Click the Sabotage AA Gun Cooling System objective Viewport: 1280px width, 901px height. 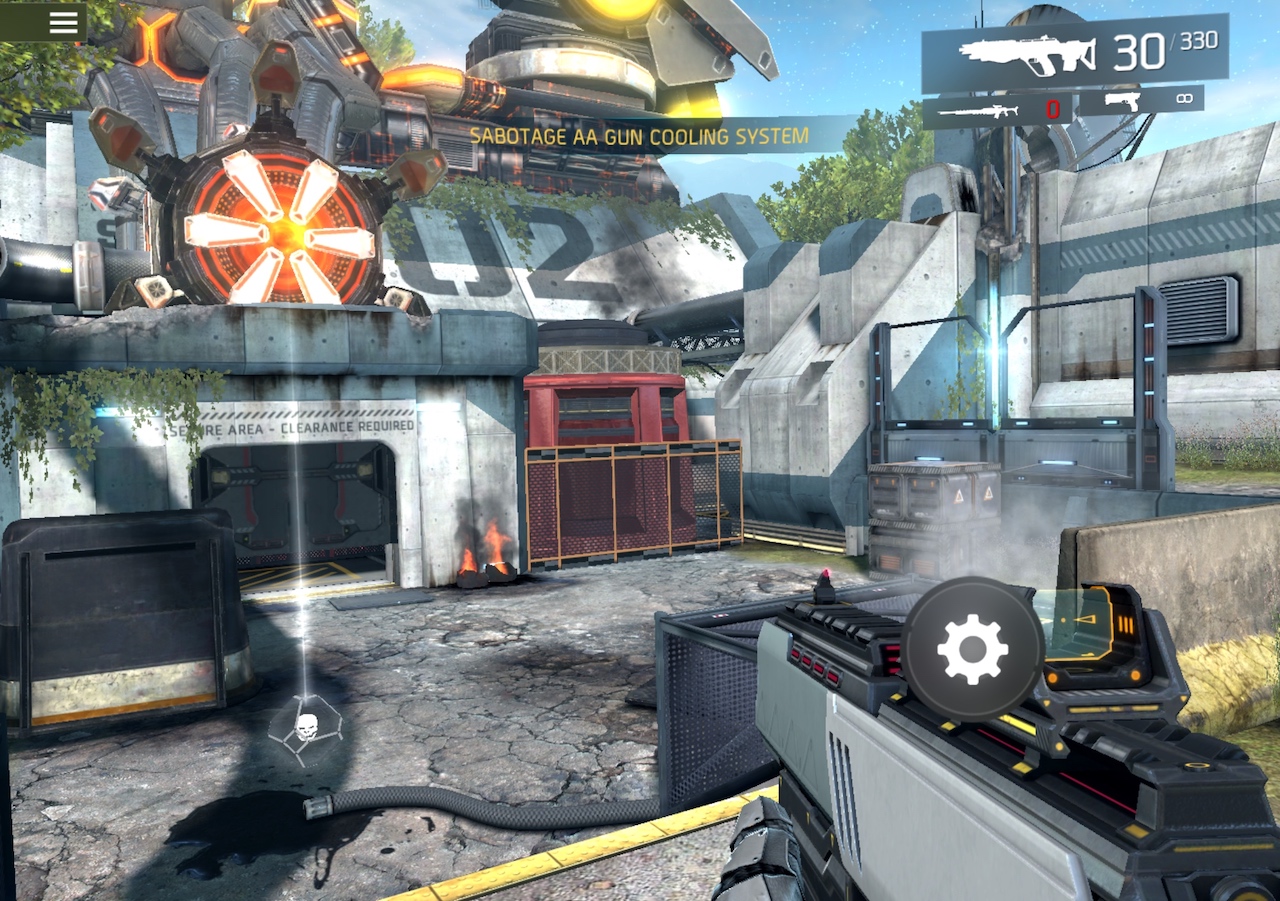tap(639, 136)
